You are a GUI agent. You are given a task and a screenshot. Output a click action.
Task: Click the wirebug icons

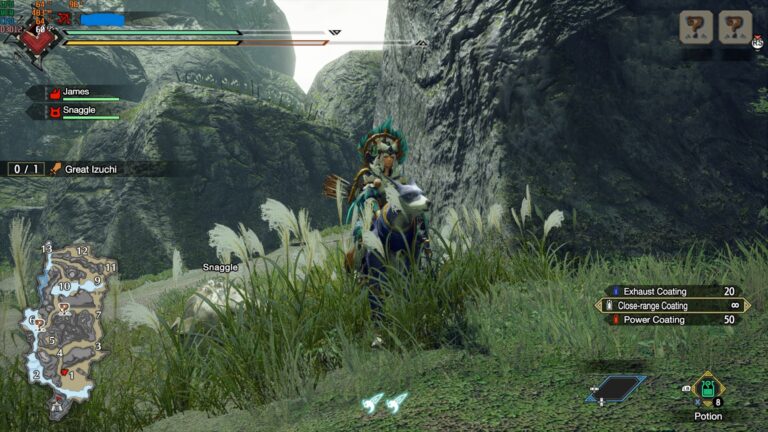coord(385,402)
